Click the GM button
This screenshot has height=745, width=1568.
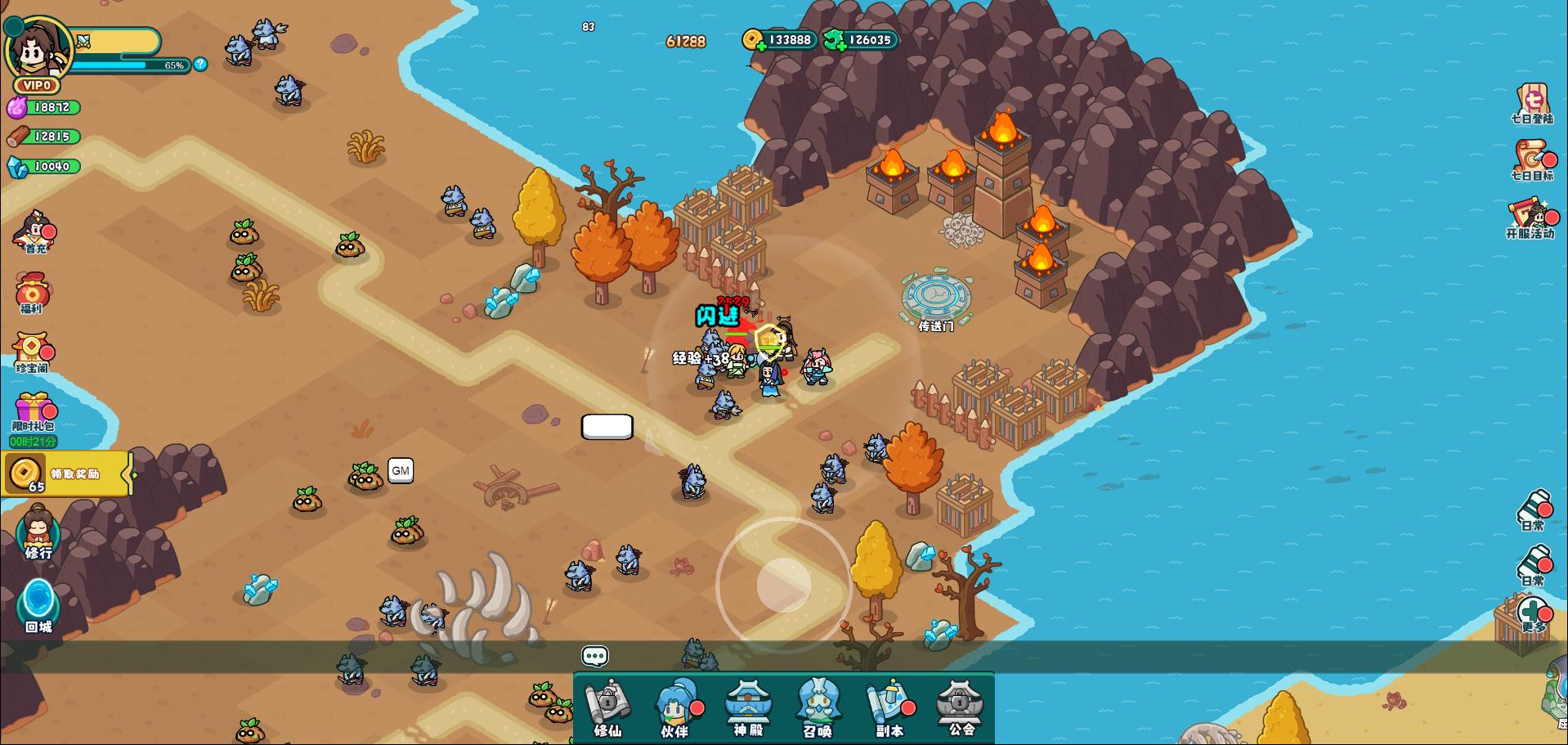click(x=400, y=470)
